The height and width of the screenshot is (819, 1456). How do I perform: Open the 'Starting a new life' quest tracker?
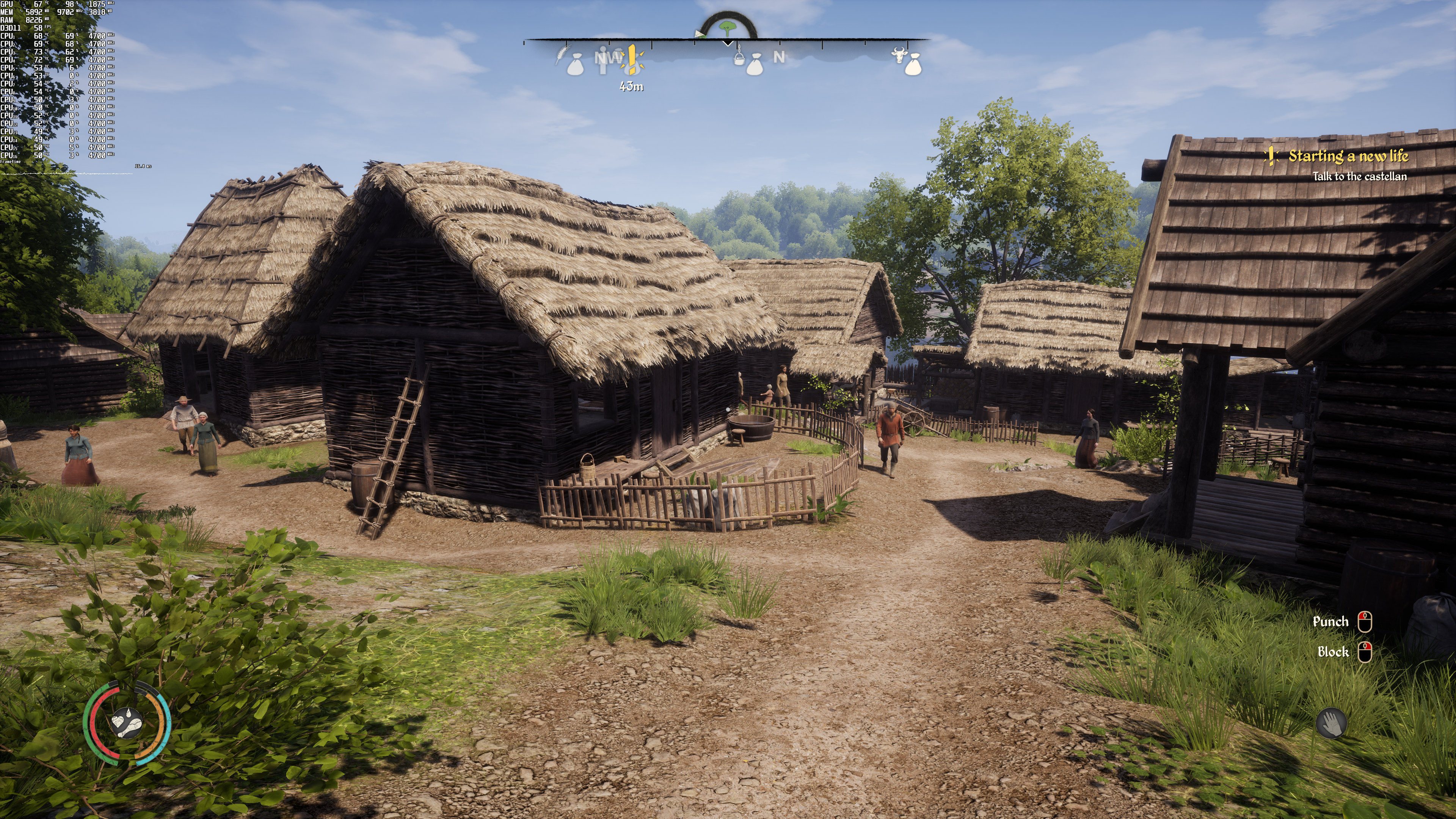coord(1348,157)
